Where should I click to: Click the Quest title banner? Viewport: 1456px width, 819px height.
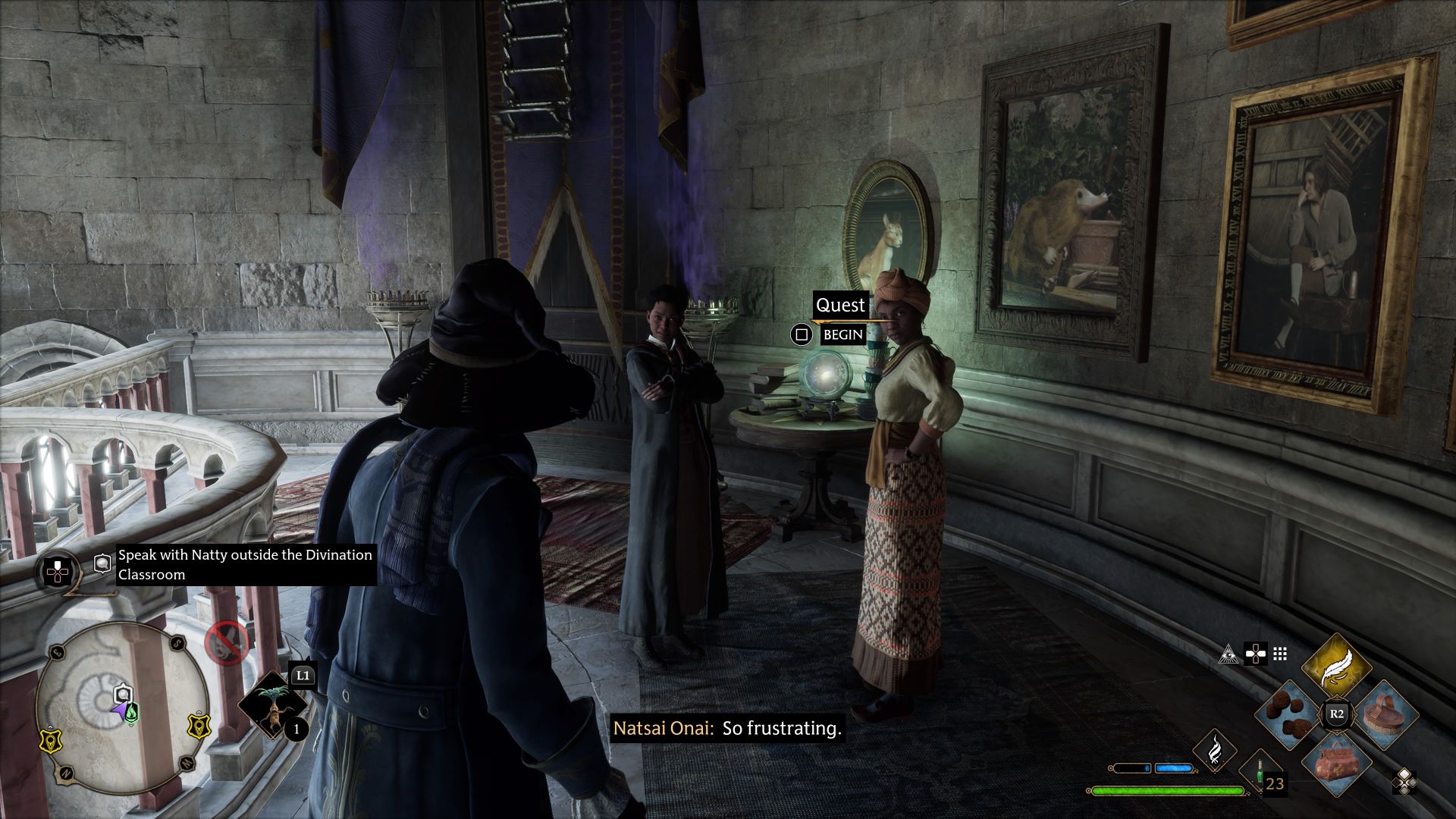click(841, 306)
